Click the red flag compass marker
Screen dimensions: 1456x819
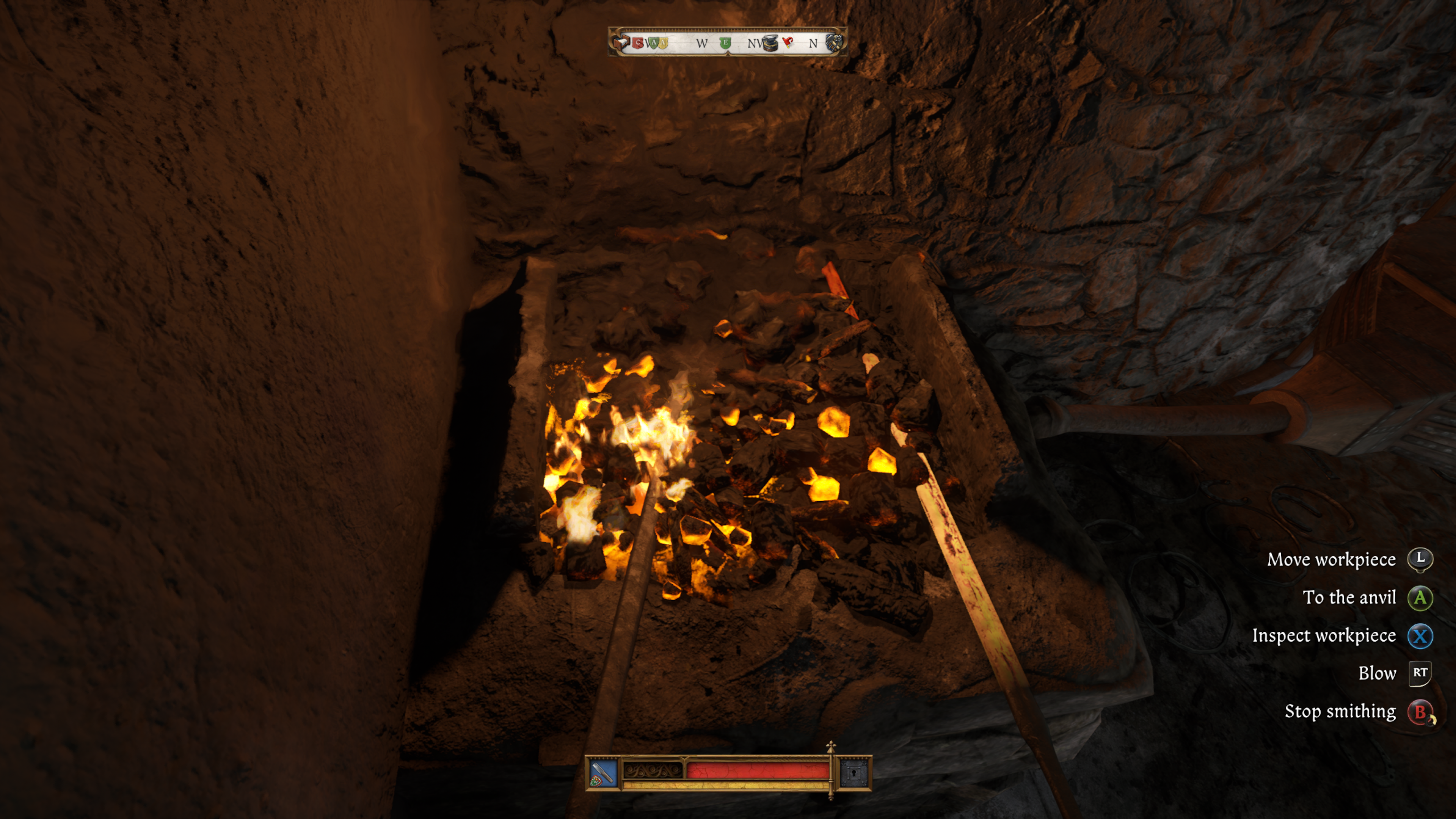pos(789,42)
